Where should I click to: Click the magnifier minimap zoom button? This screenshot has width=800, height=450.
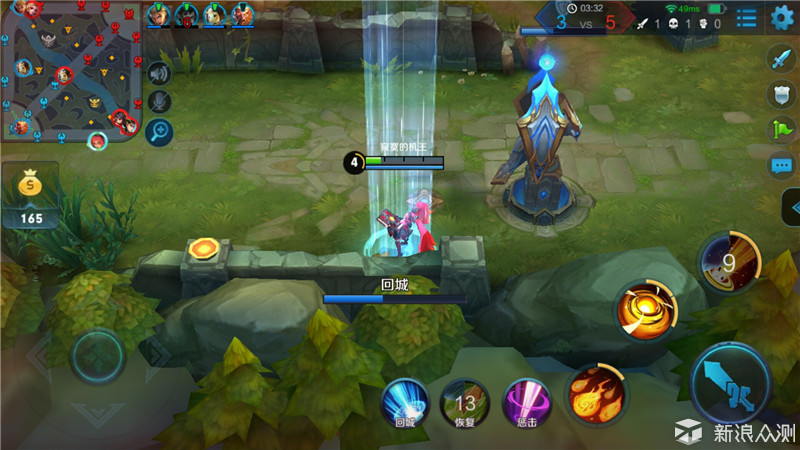pyautogui.click(x=159, y=131)
